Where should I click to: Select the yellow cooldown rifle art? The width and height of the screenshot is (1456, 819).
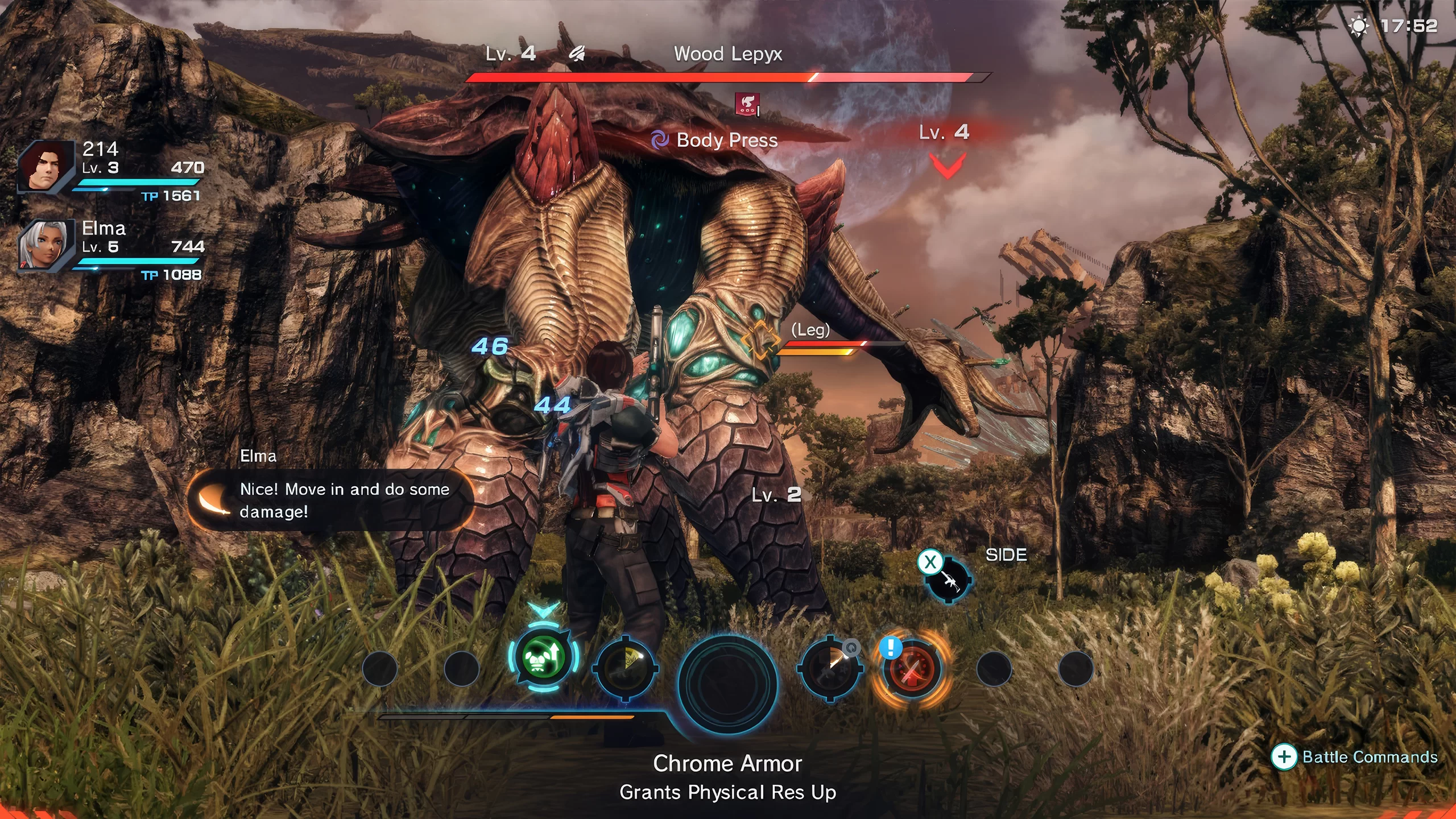(x=626, y=667)
